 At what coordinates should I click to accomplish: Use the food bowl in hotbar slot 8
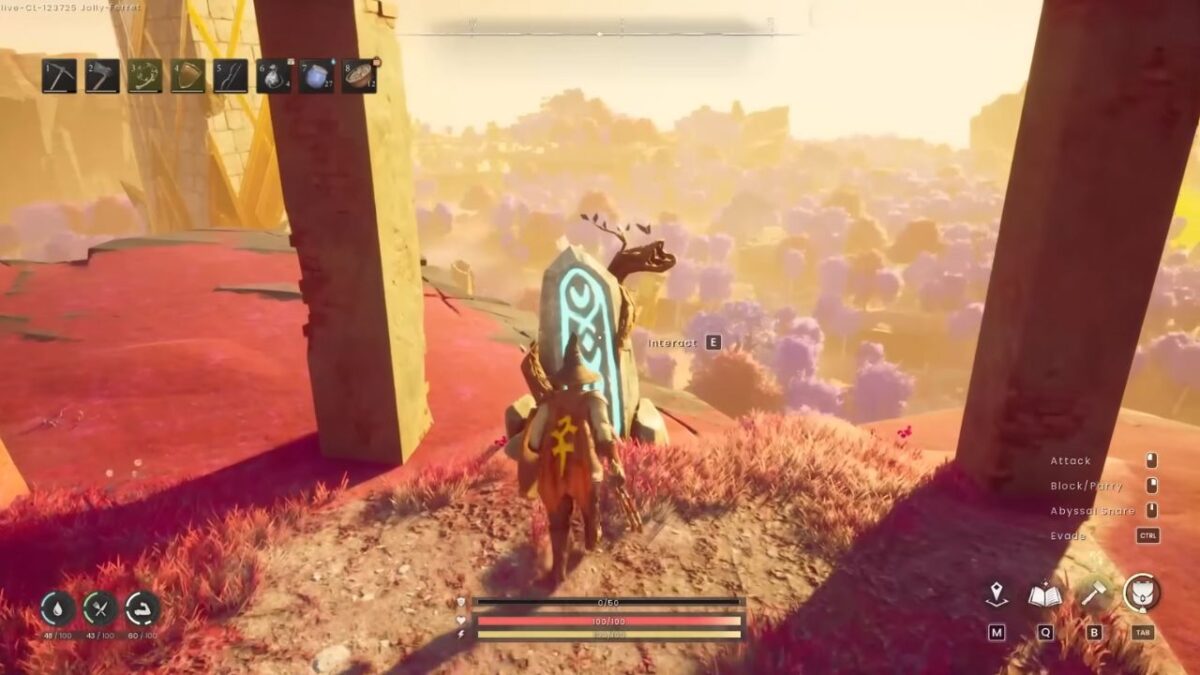[x=360, y=76]
